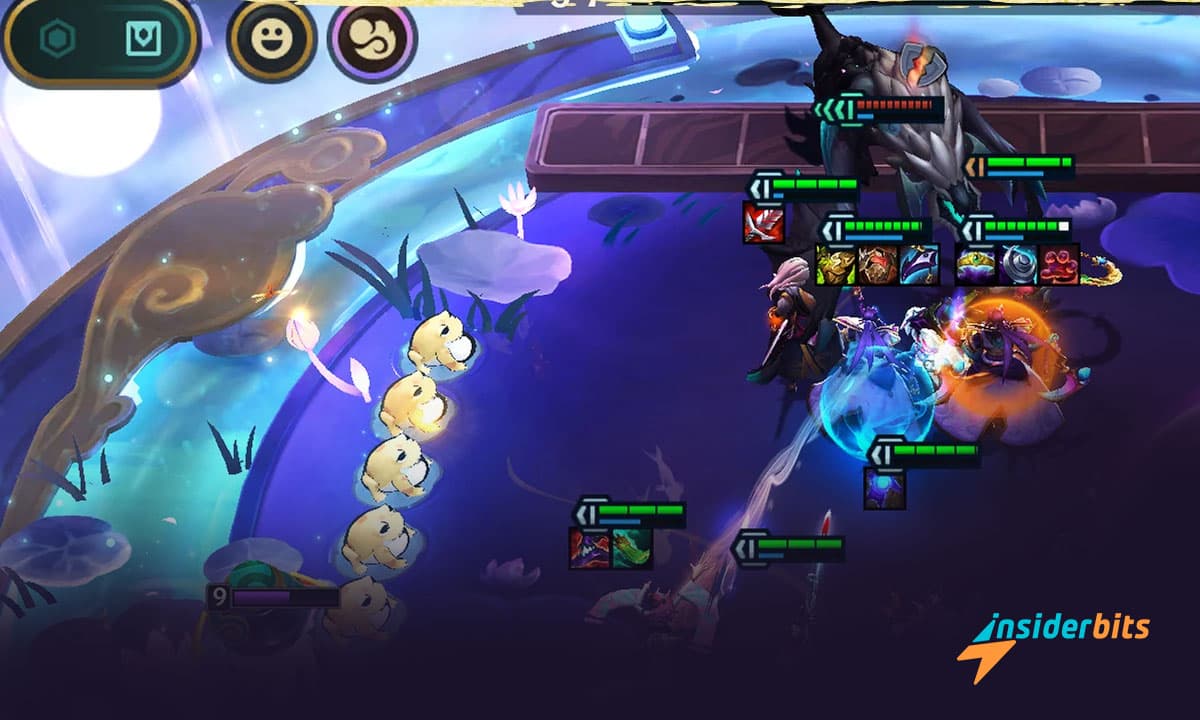Check the red paw print item icon
The width and height of the screenshot is (1200, 720).
pyautogui.click(x=1060, y=265)
